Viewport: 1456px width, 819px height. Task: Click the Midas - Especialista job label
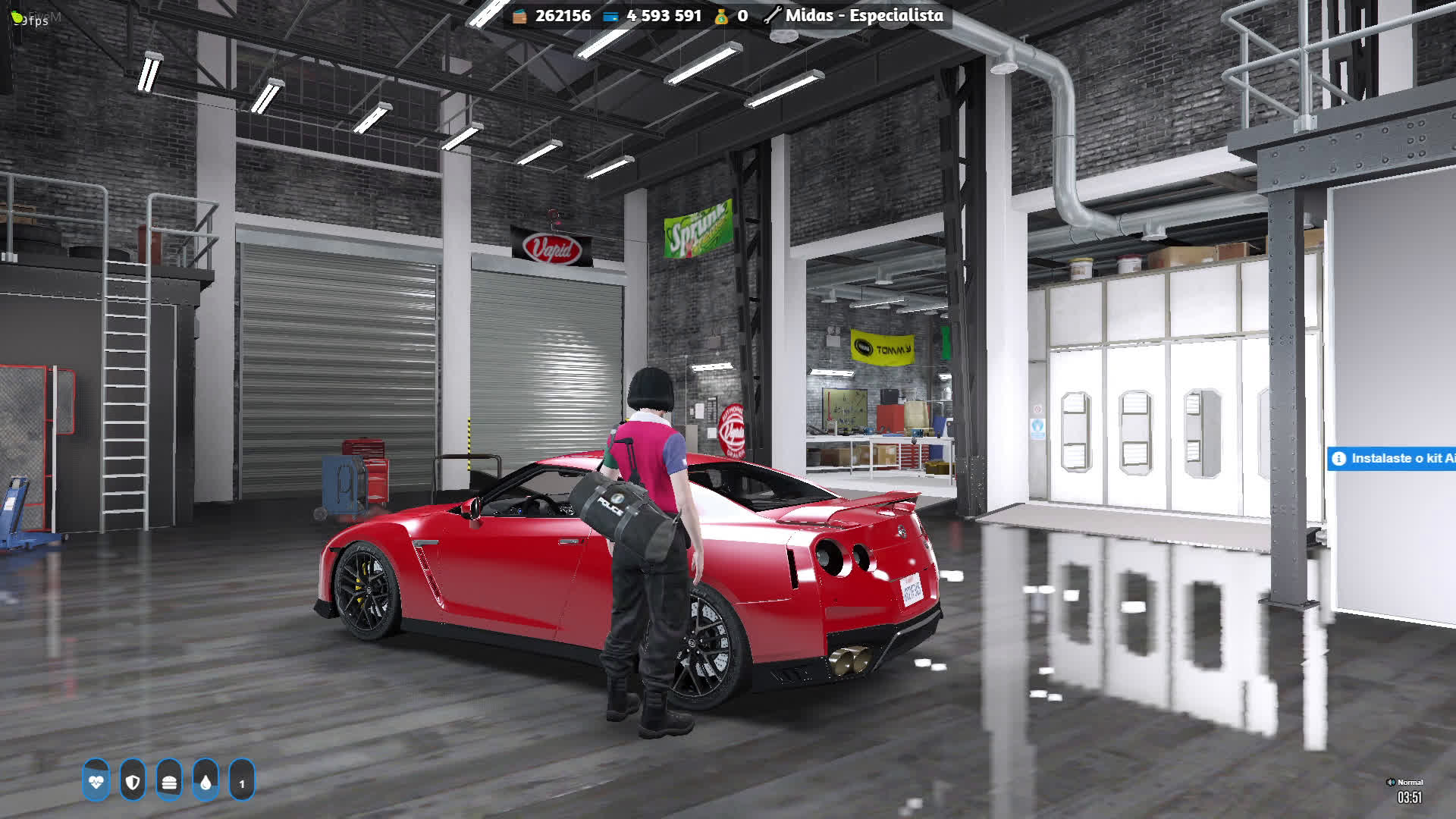coord(863,15)
